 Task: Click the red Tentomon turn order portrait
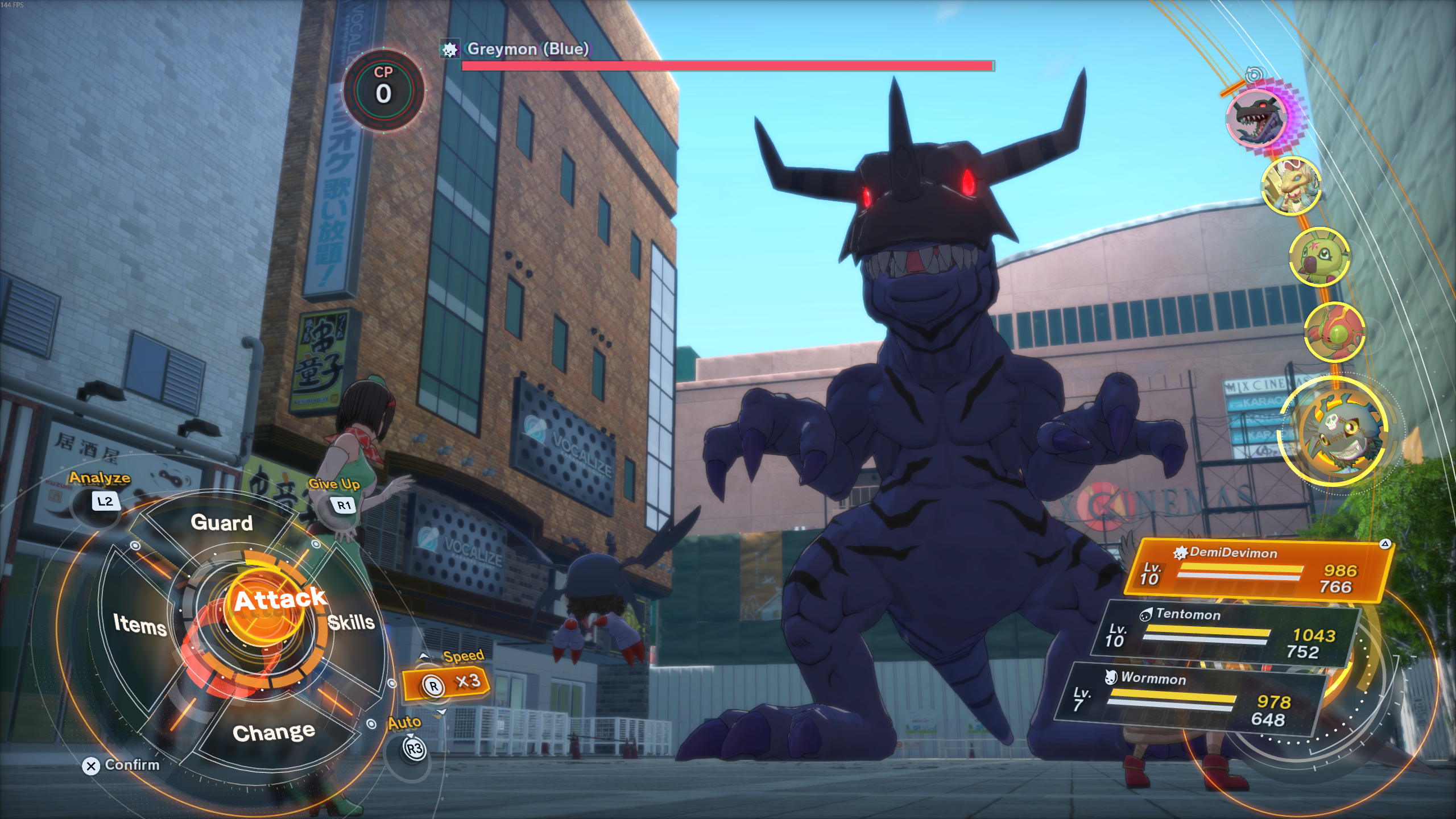(1334, 332)
